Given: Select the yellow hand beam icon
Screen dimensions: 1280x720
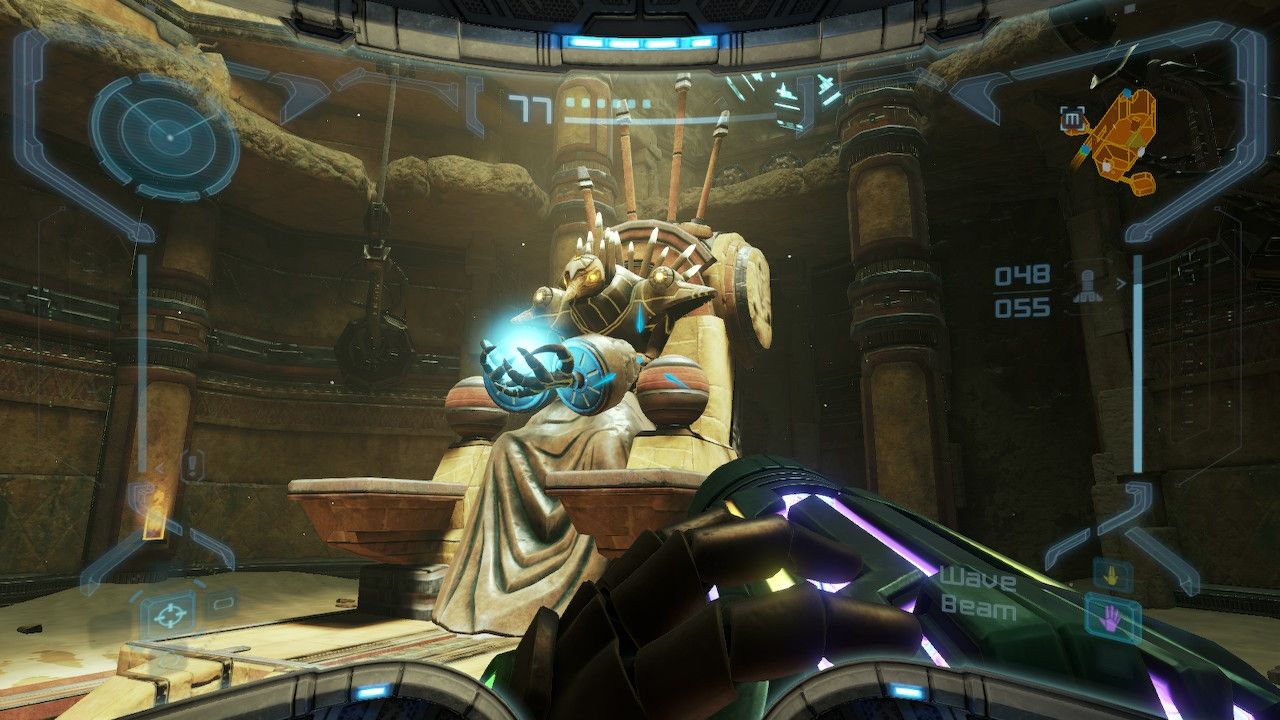Looking at the screenshot, I should 1111,574.
